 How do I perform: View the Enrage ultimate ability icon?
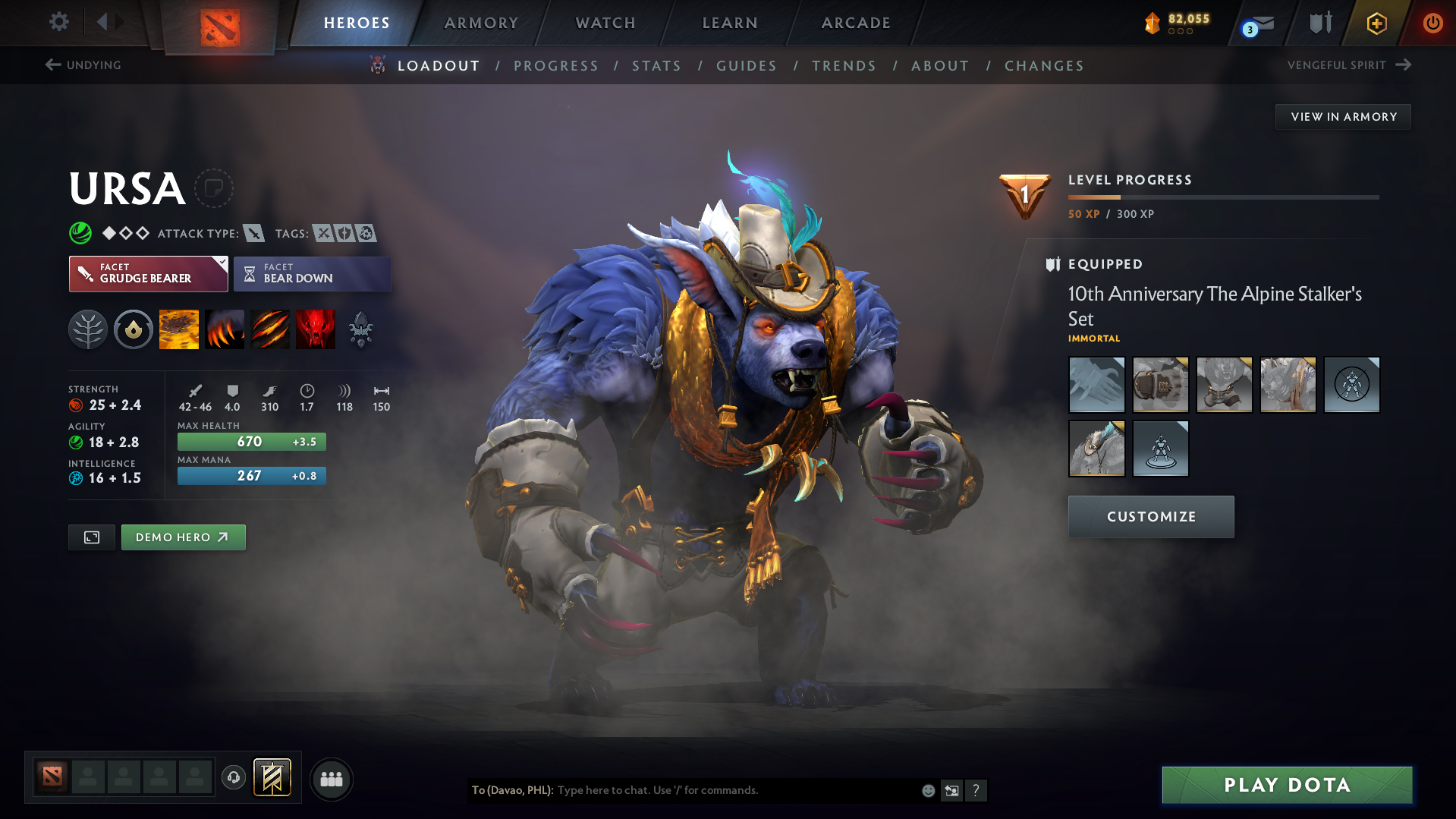(x=316, y=329)
